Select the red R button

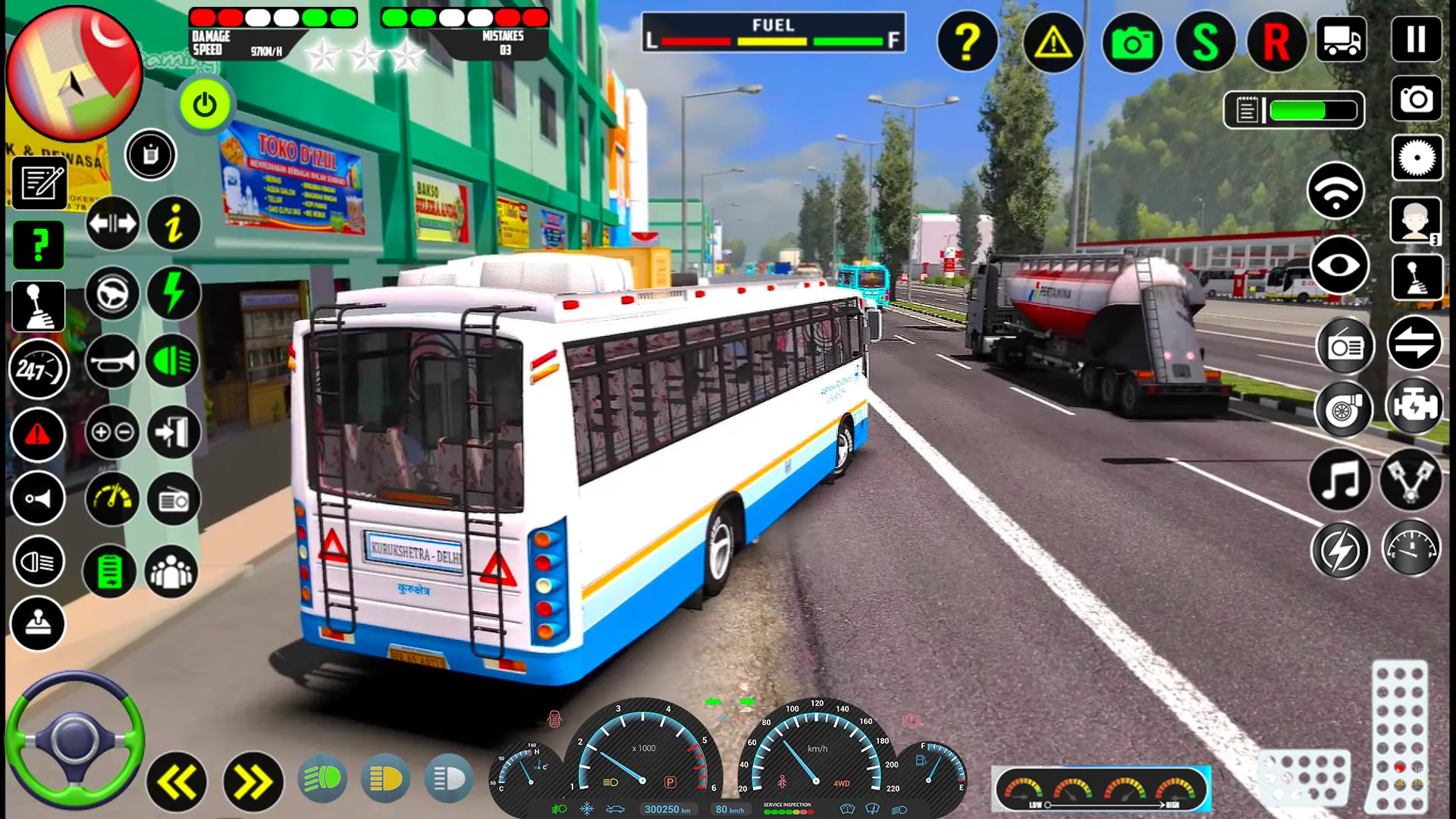click(x=1276, y=42)
